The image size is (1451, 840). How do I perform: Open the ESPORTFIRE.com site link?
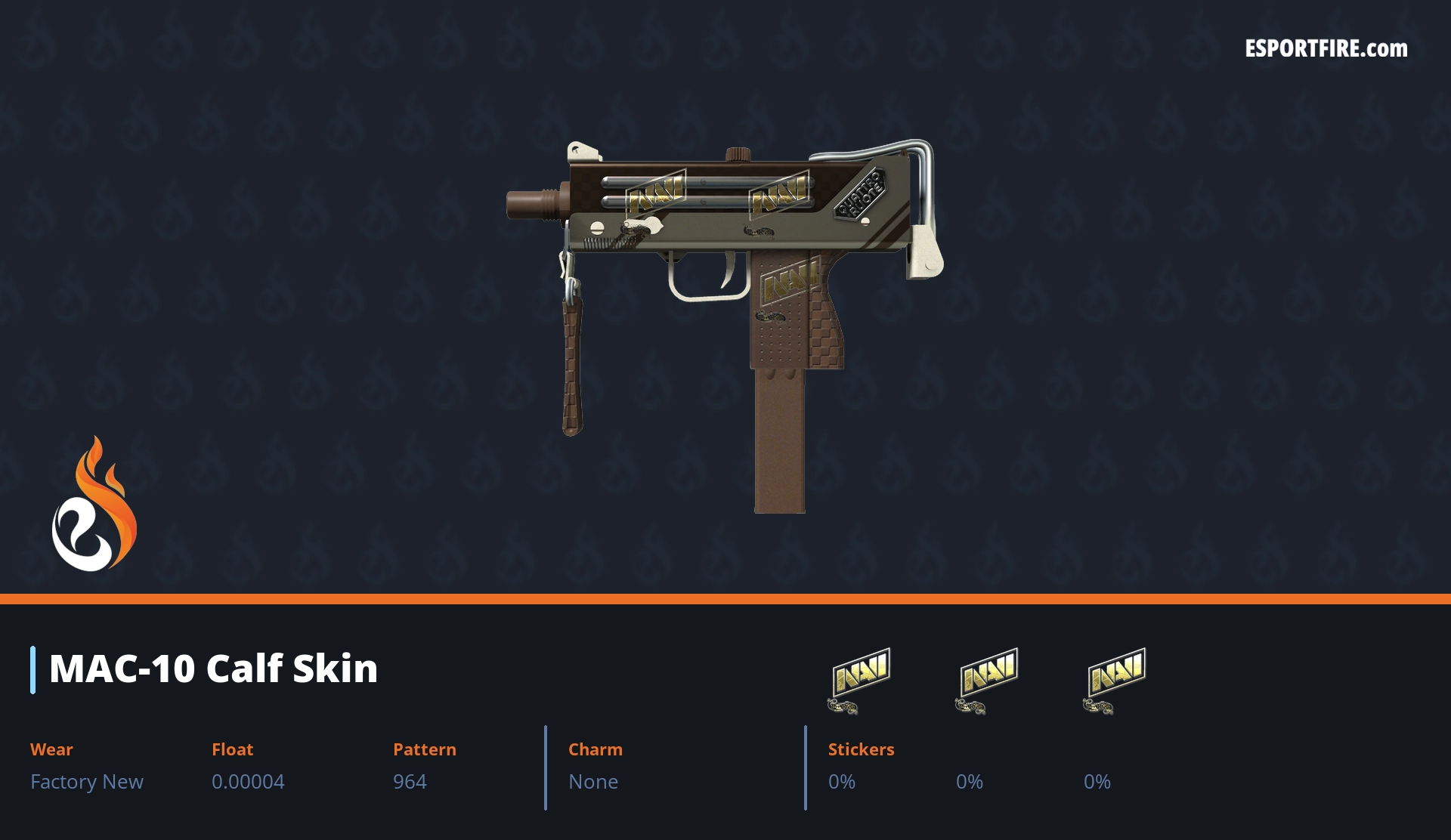click(1326, 49)
